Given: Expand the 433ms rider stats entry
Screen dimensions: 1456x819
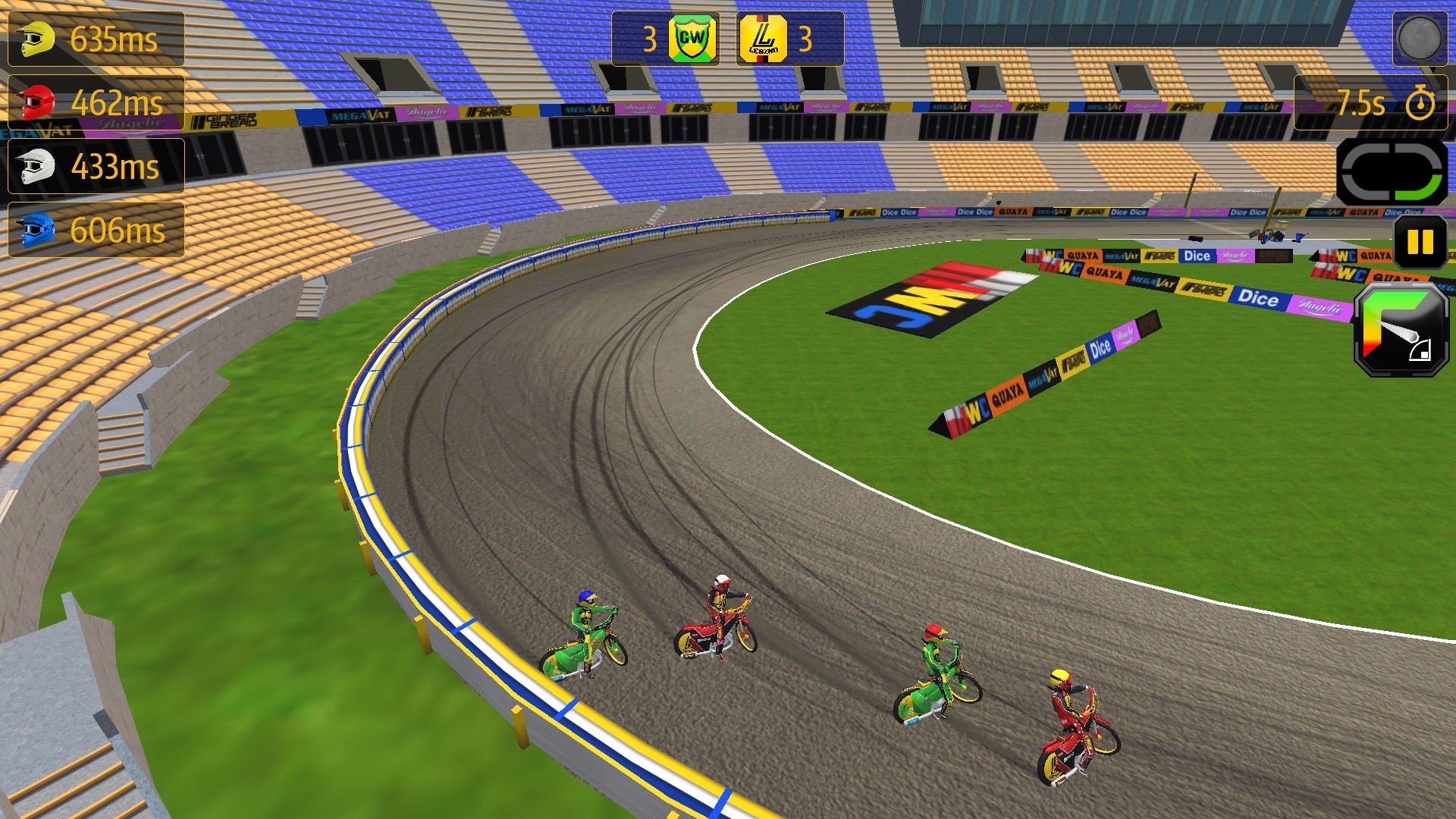Looking at the screenshot, I should point(95,165).
